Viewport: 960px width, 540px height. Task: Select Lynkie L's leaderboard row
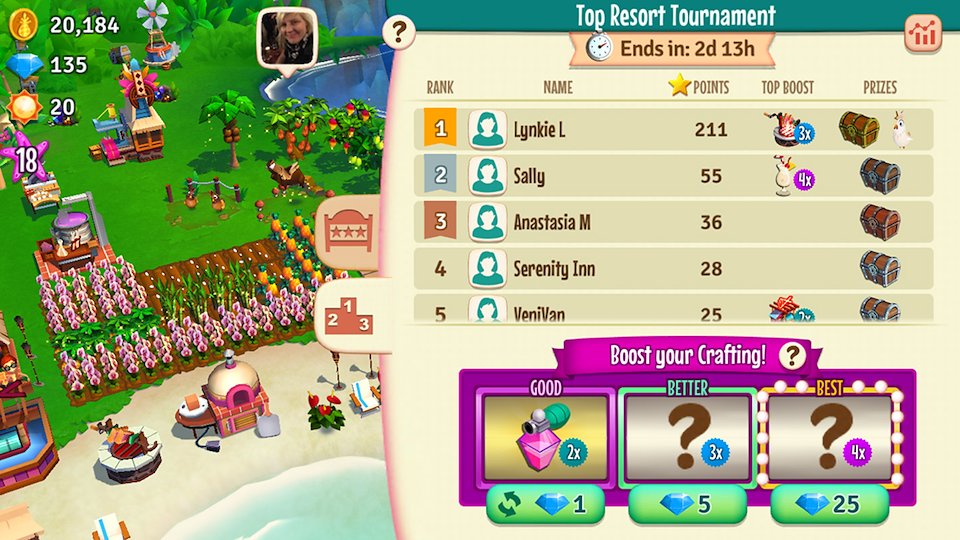point(673,130)
